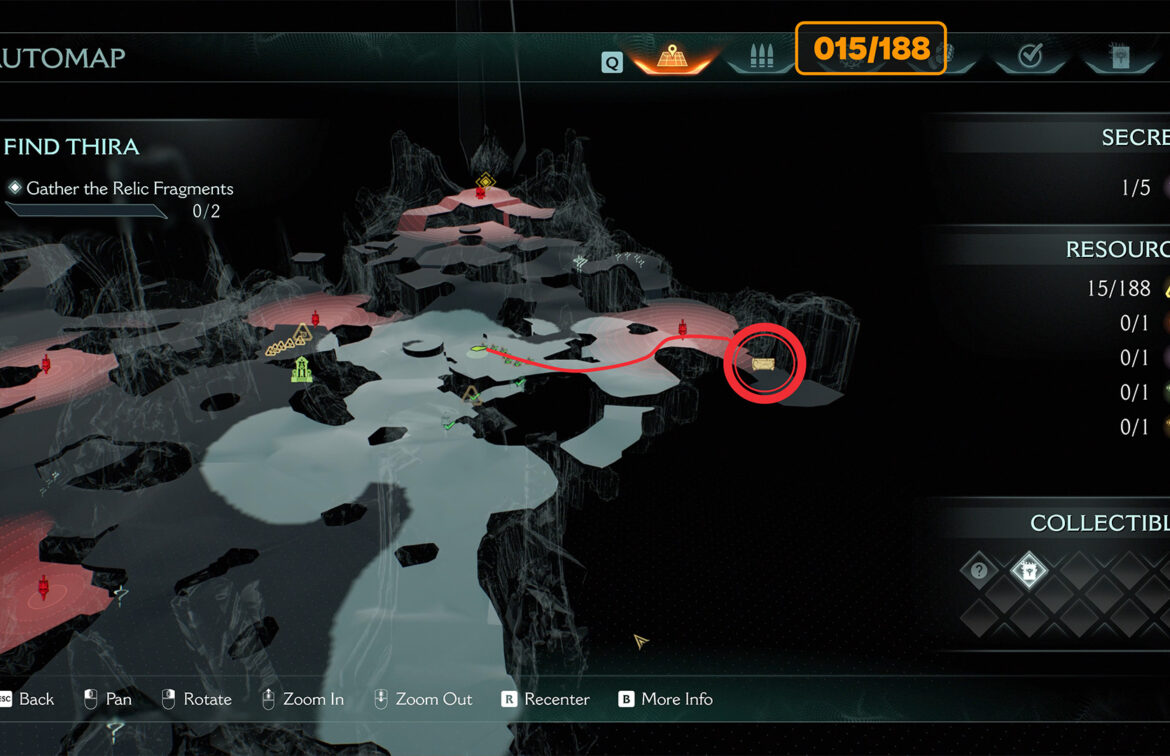Image resolution: width=1170 pixels, height=756 pixels.
Task: Click the green shrine marker on the map
Action: 301,370
